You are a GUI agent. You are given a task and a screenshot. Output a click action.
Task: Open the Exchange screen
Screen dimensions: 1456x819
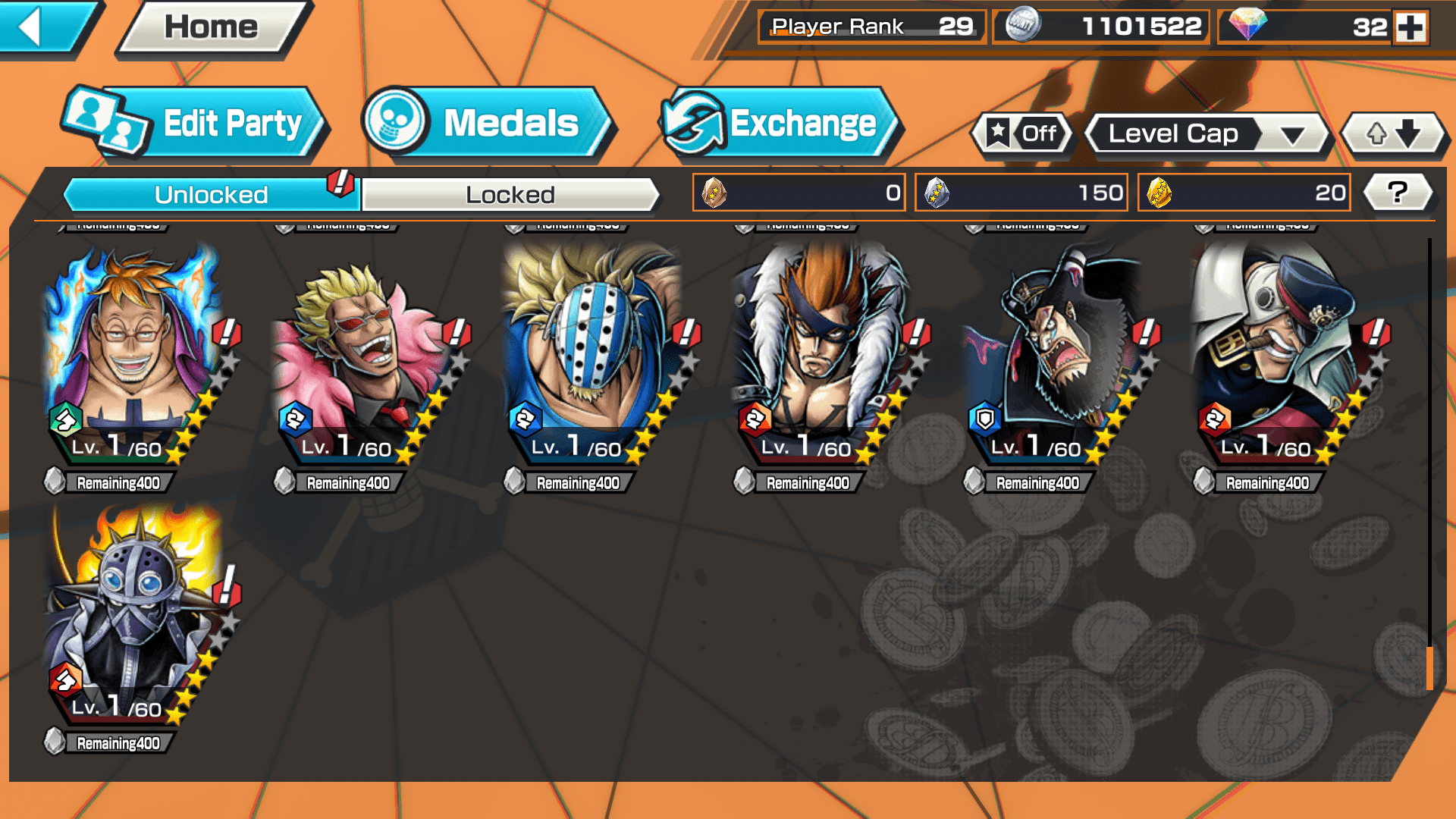click(780, 124)
